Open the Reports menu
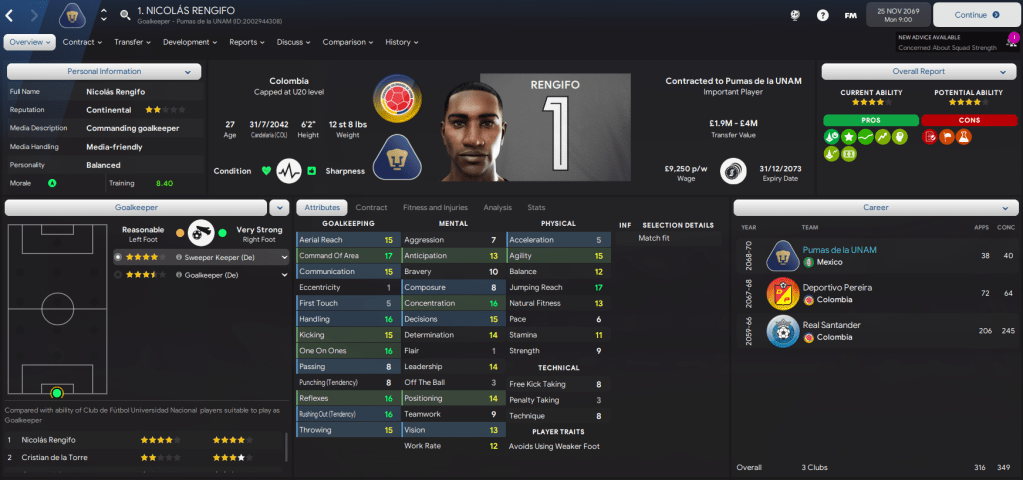This screenshot has height=480, width=1023. click(x=247, y=42)
